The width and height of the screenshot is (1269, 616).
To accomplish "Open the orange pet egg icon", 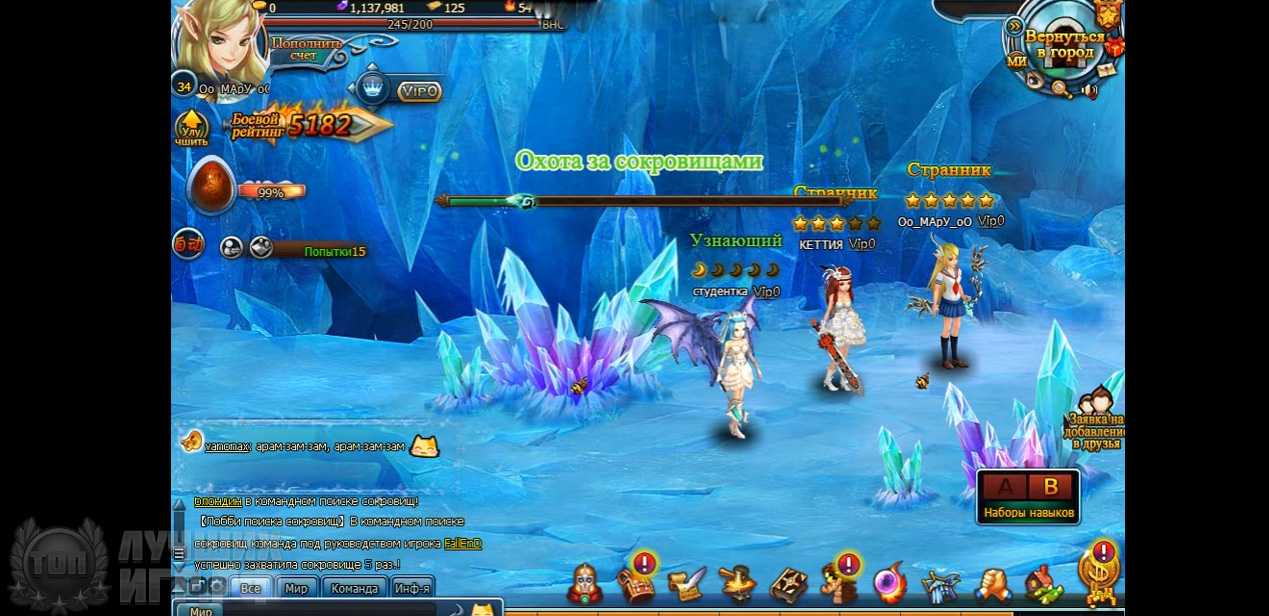I will click(x=211, y=186).
